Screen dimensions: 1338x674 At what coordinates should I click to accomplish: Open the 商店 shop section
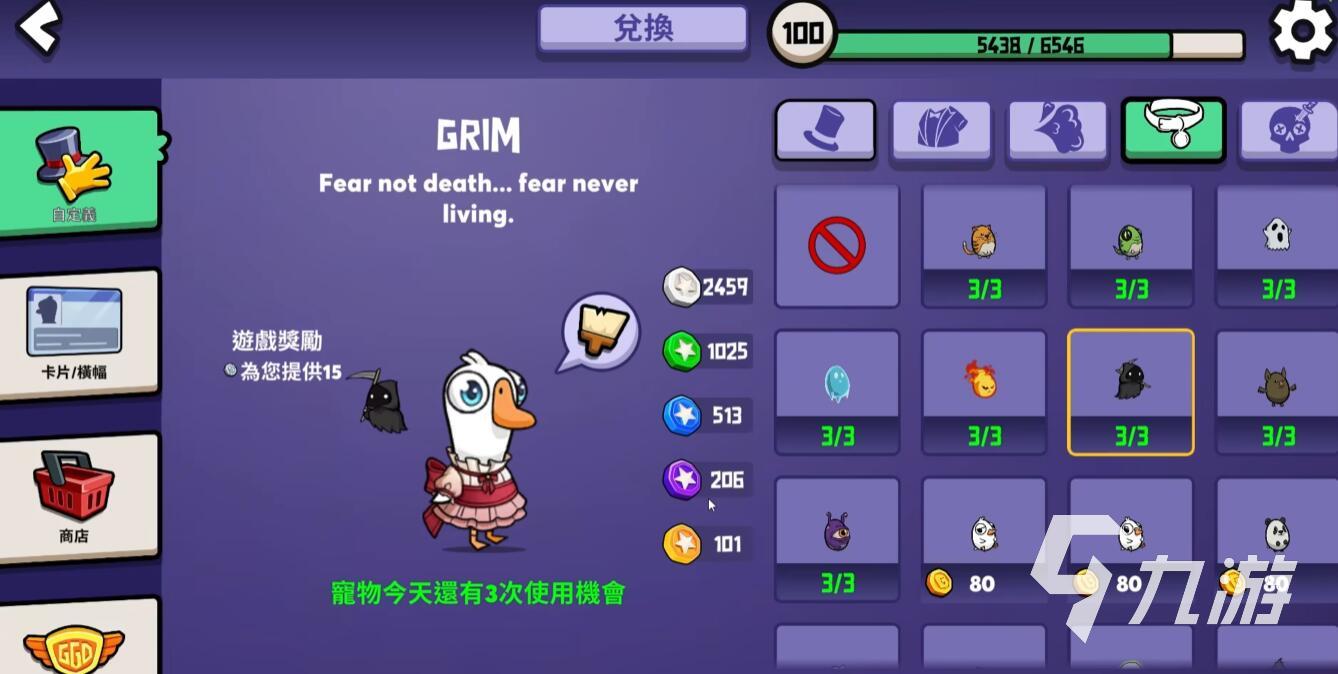coord(78,497)
